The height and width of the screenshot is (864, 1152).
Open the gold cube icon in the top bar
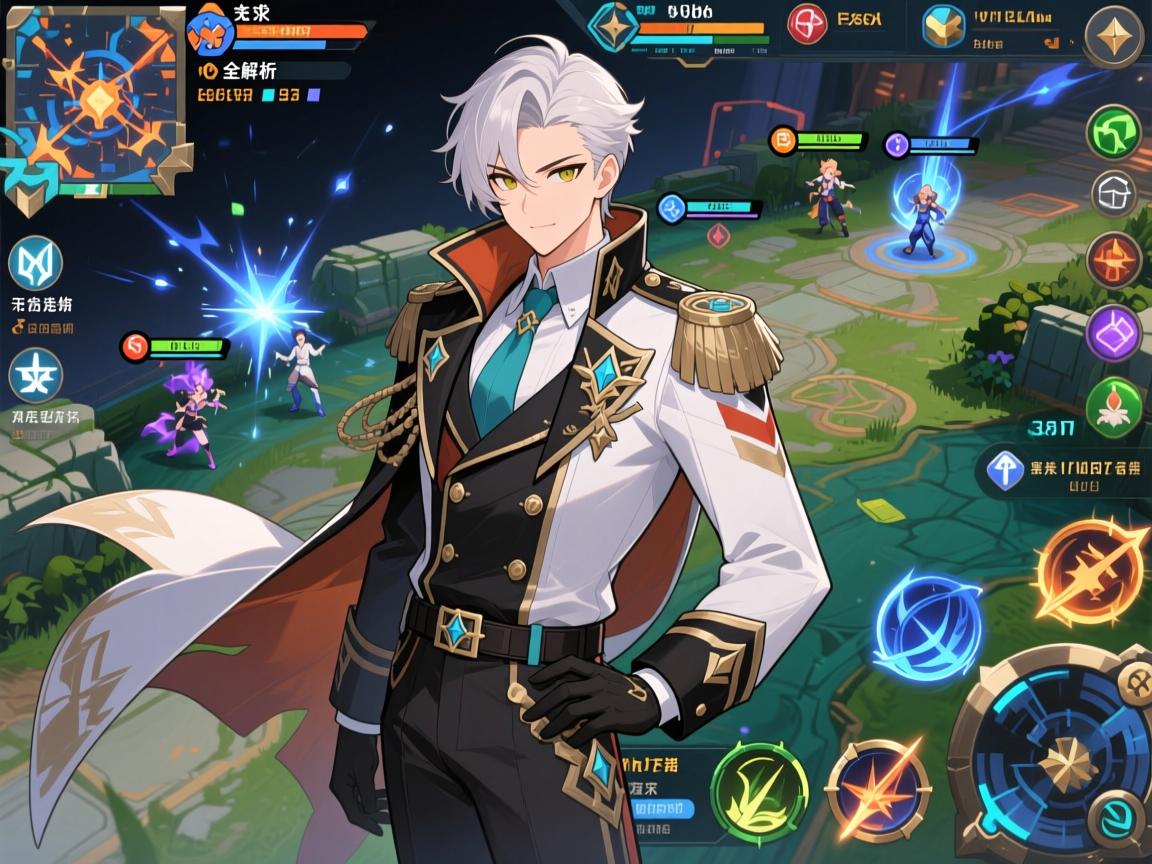[x=942, y=27]
